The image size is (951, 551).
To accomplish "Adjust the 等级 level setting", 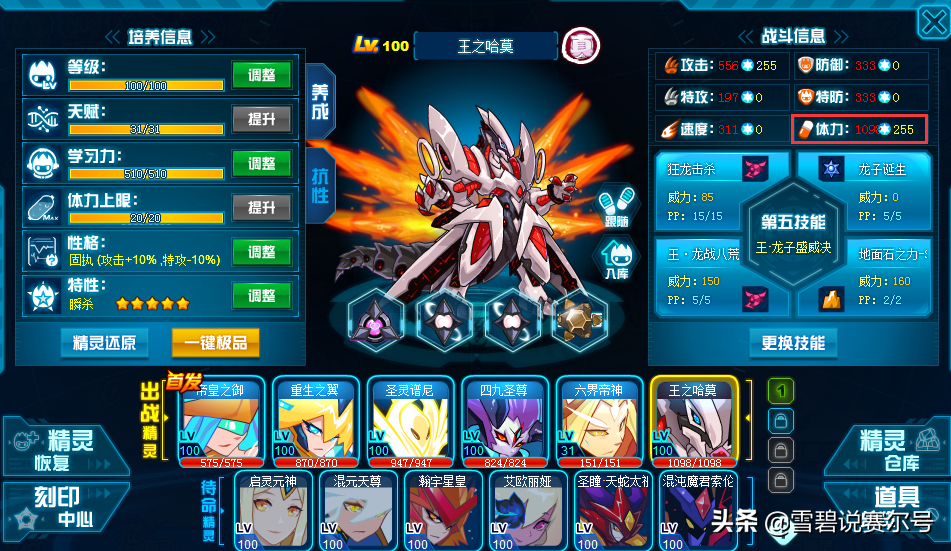I will click(261, 75).
